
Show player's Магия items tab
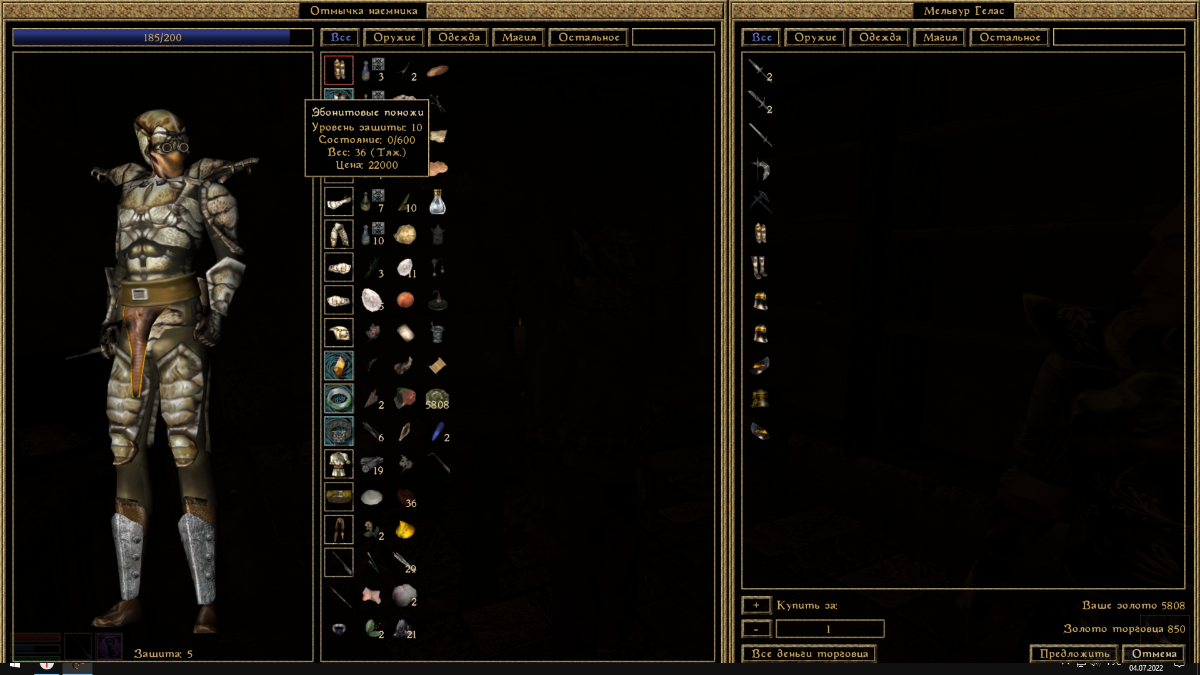point(518,38)
